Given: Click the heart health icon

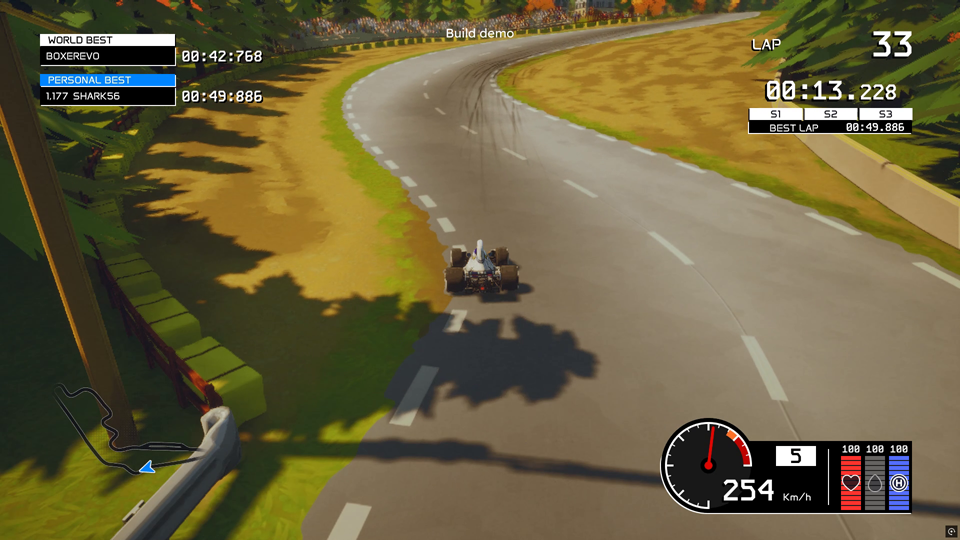Looking at the screenshot, I should pos(851,483).
